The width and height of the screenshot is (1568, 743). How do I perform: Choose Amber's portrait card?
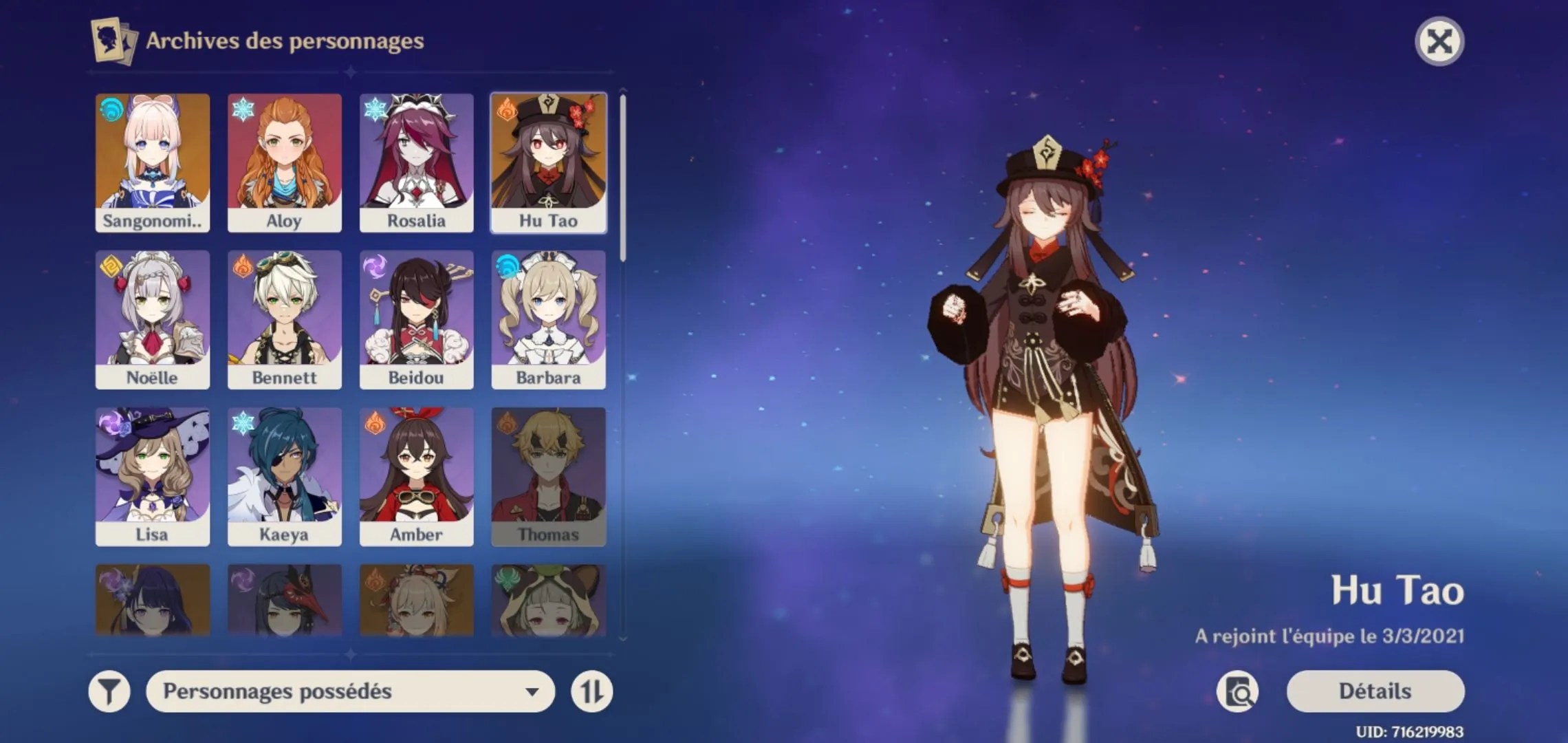tap(416, 477)
